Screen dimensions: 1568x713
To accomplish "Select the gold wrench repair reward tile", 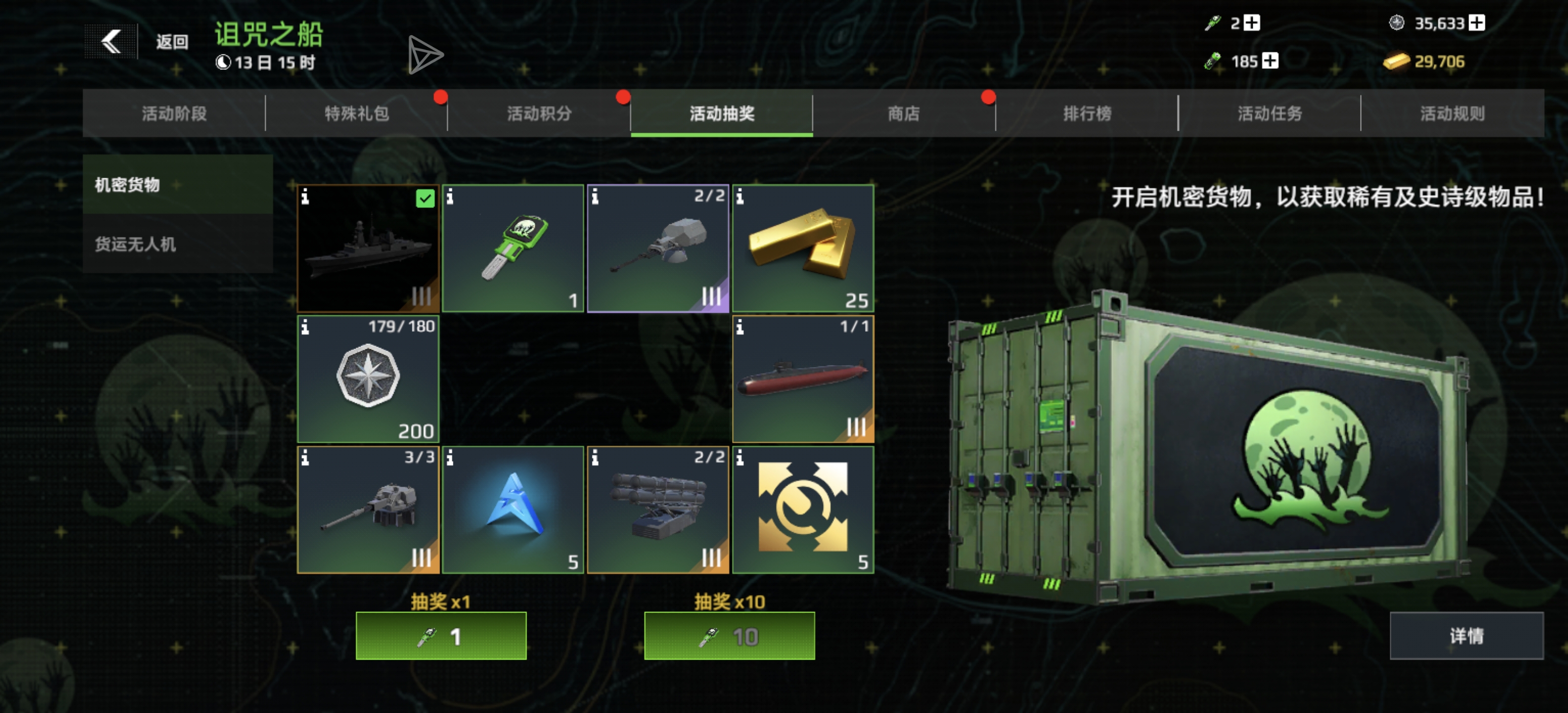I will click(803, 509).
